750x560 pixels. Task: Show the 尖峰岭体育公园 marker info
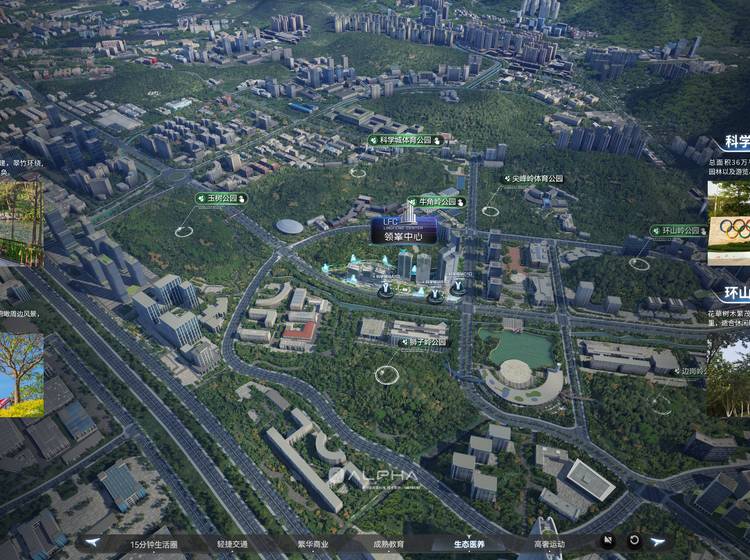click(x=532, y=179)
